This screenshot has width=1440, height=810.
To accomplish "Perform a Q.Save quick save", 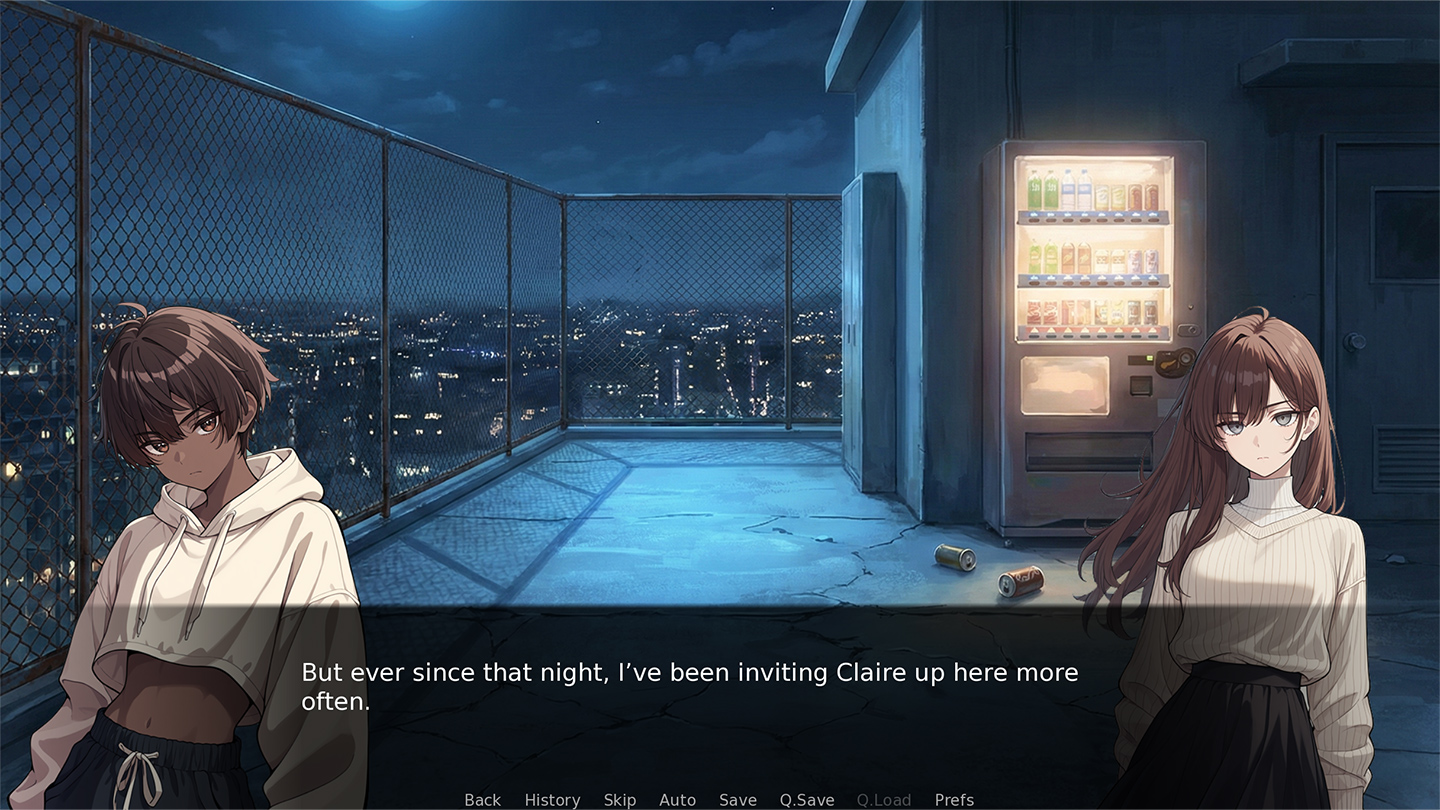I will [x=806, y=799].
